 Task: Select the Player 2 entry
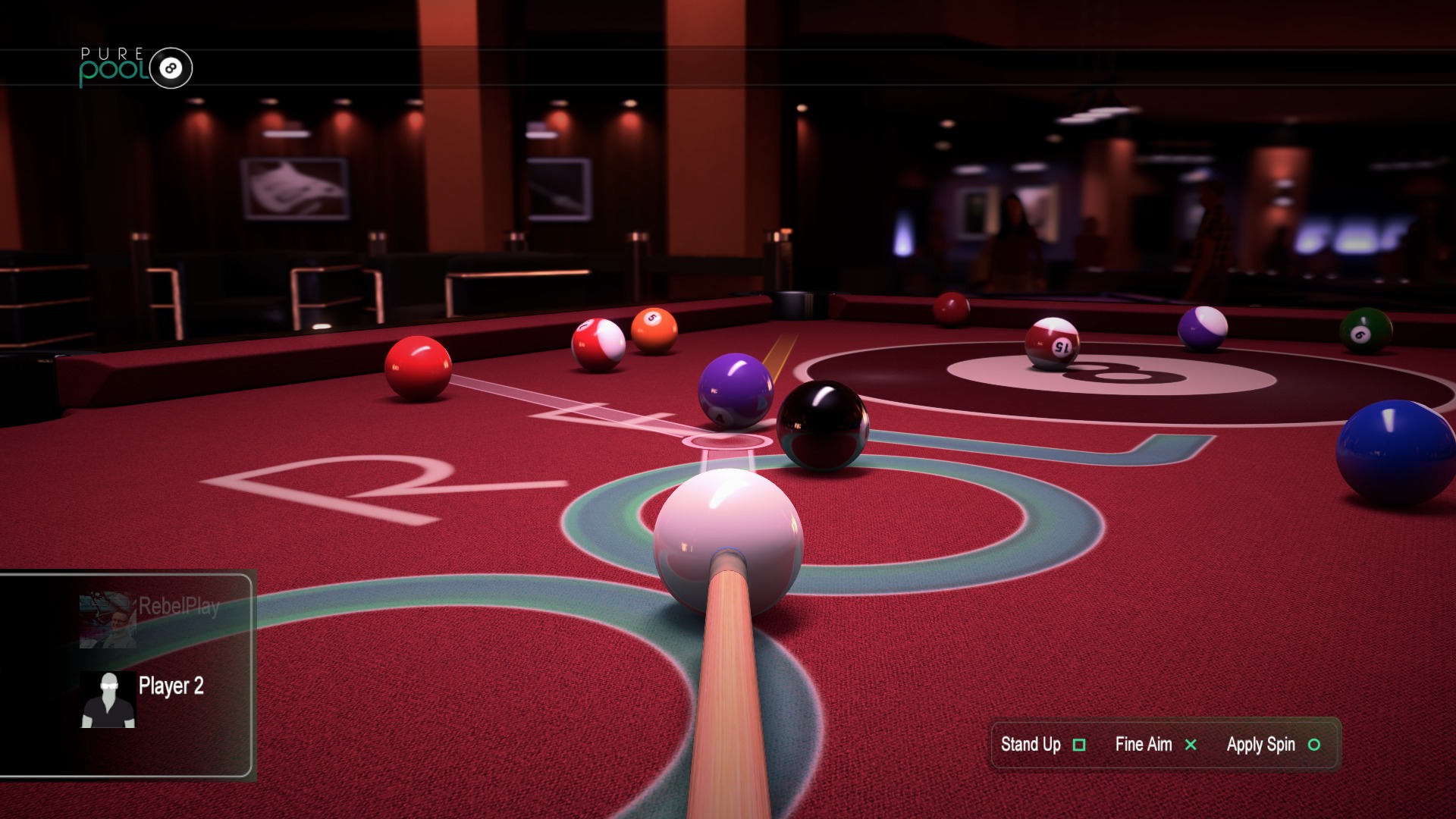coord(144,698)
